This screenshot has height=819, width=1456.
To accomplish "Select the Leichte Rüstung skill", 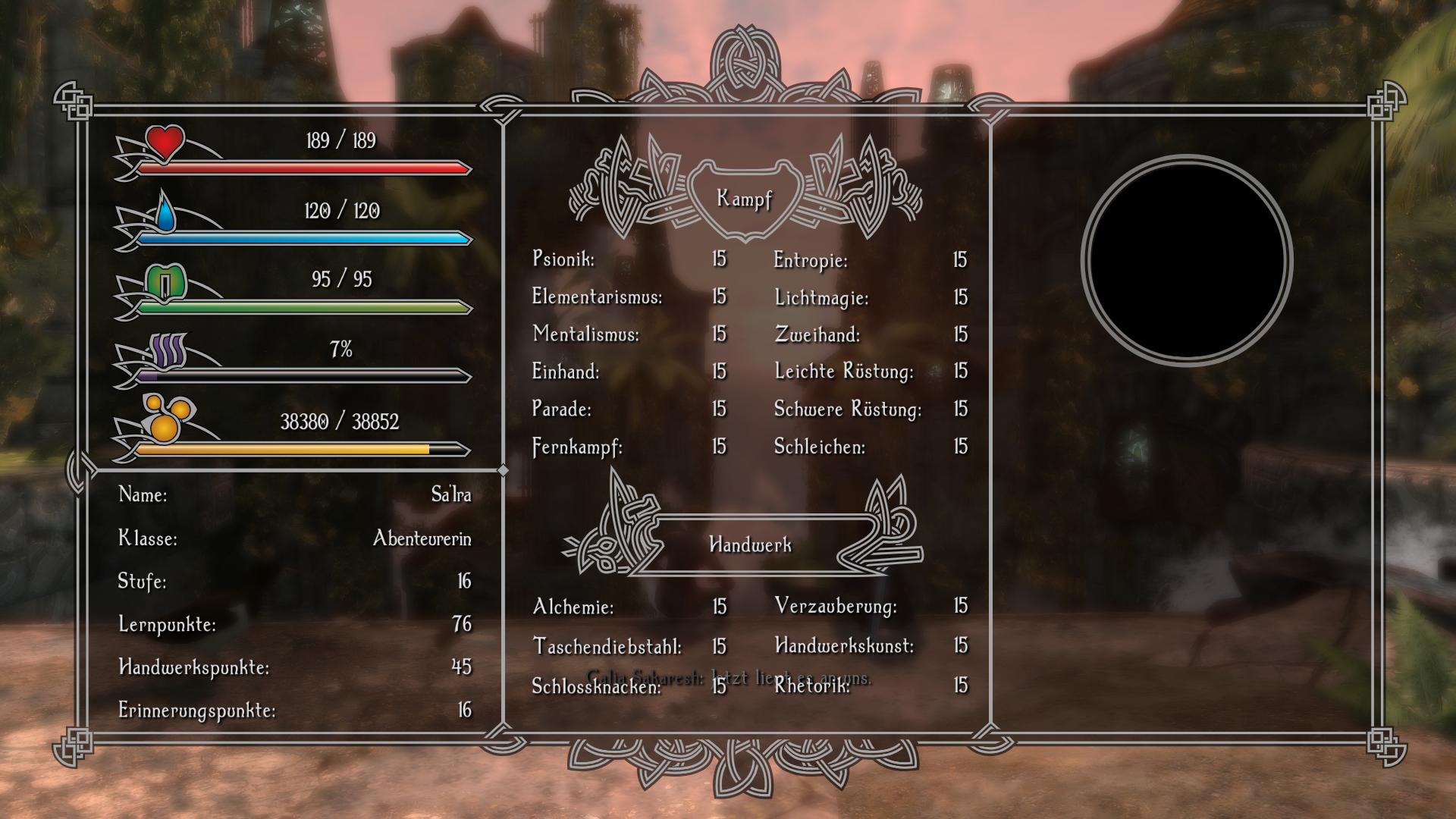I will tap(844, 372).
